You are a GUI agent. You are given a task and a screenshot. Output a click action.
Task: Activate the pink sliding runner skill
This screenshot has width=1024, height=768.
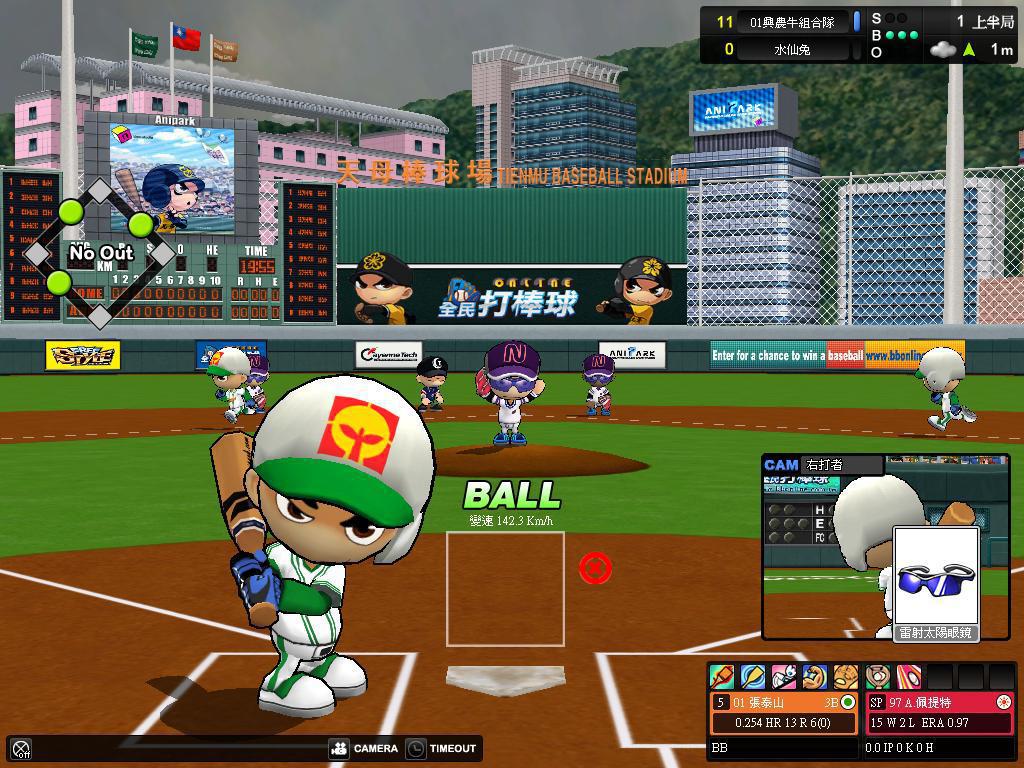tap(784, 677)
